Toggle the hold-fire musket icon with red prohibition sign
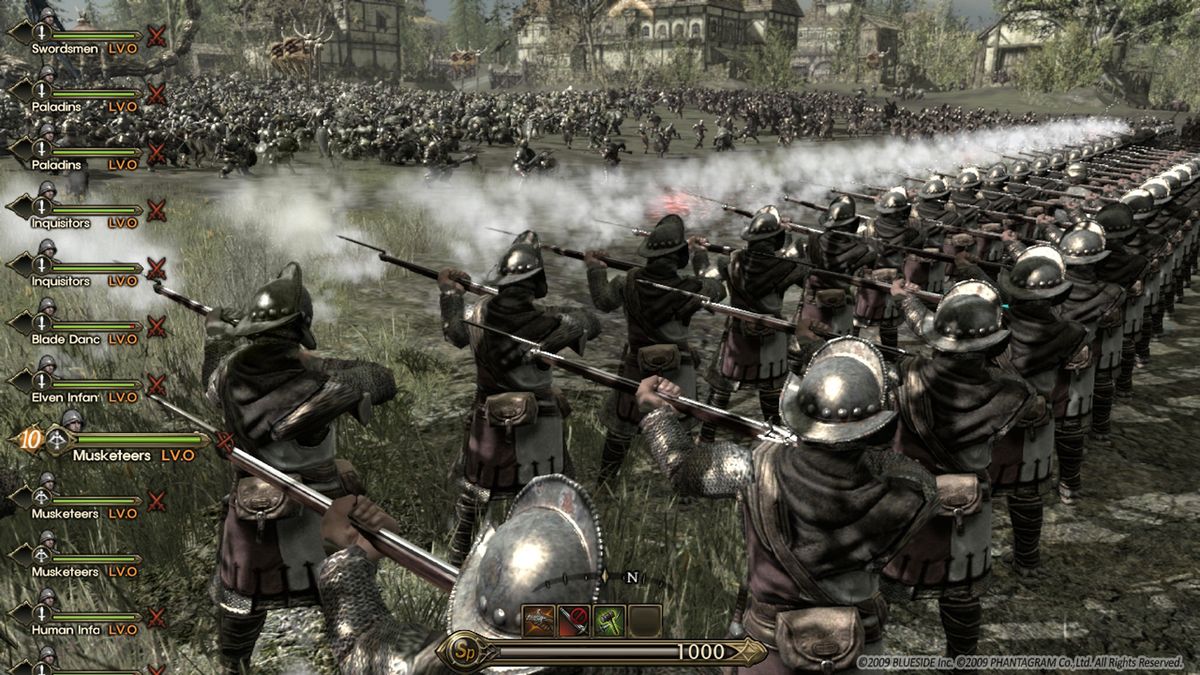 point(574,621)
